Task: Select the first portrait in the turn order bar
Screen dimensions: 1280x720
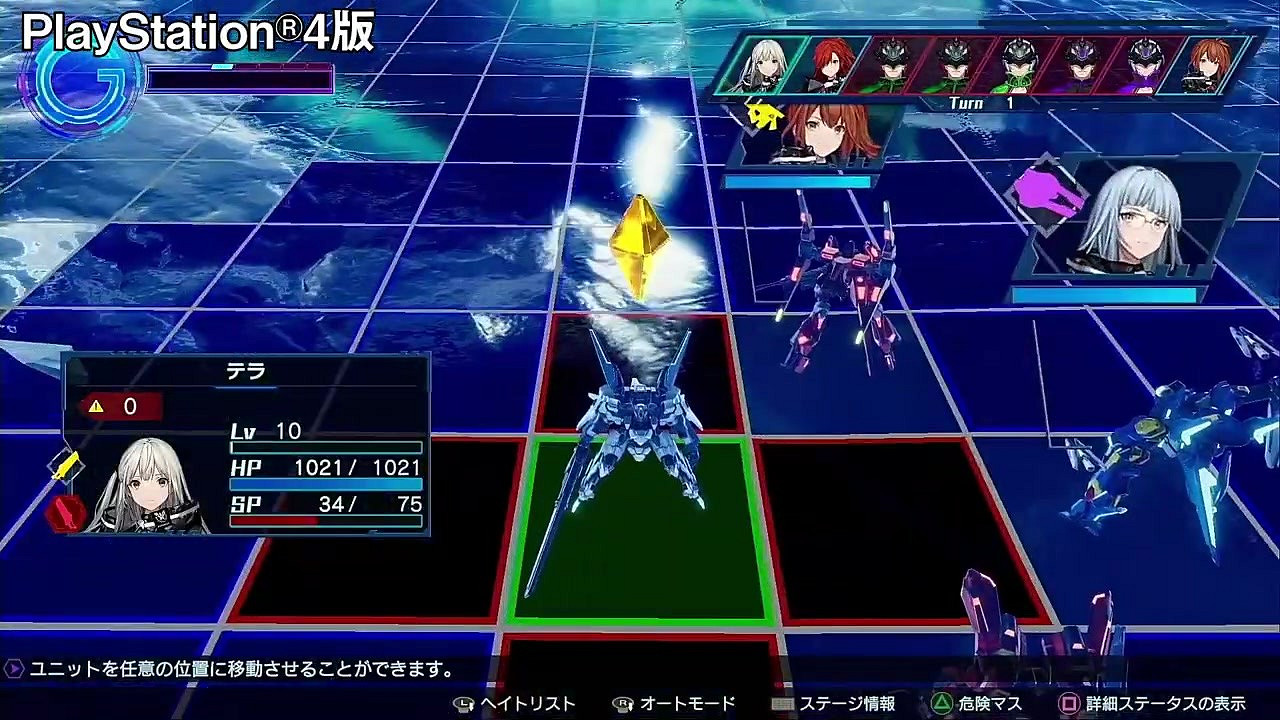Action: coord(762,63)
